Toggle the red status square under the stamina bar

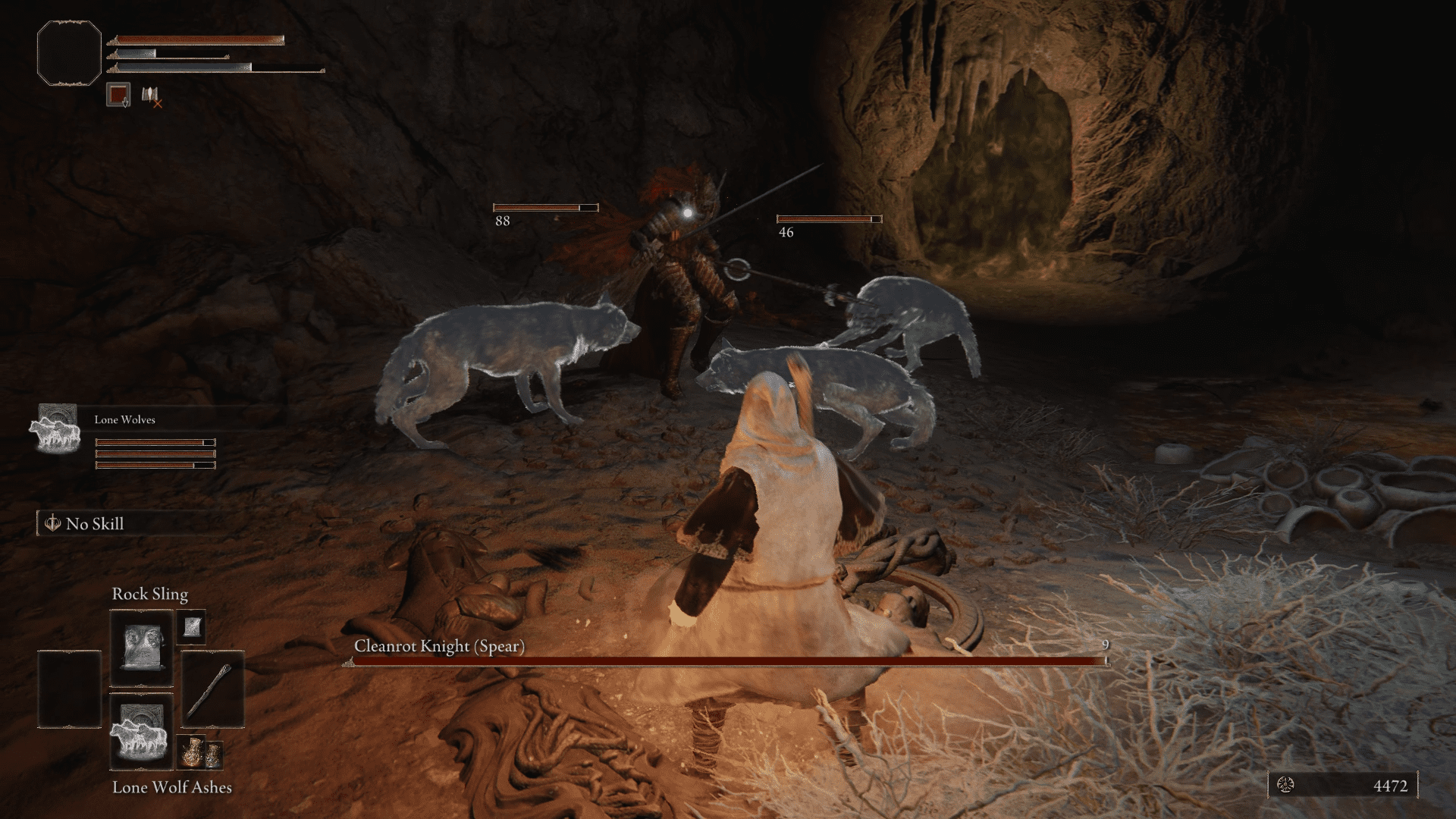tap(118, 94)
